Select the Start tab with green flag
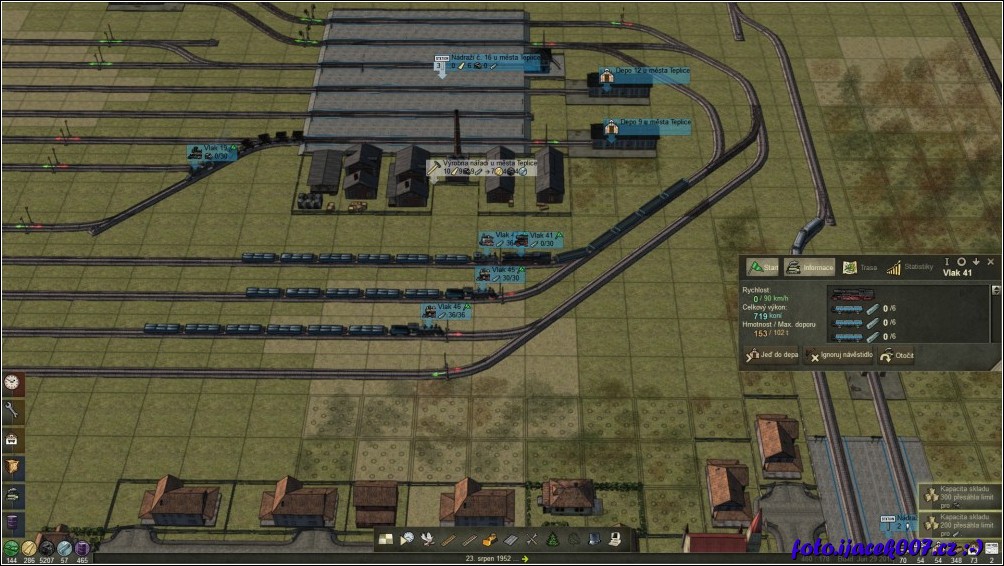 [x=763, y=267]
